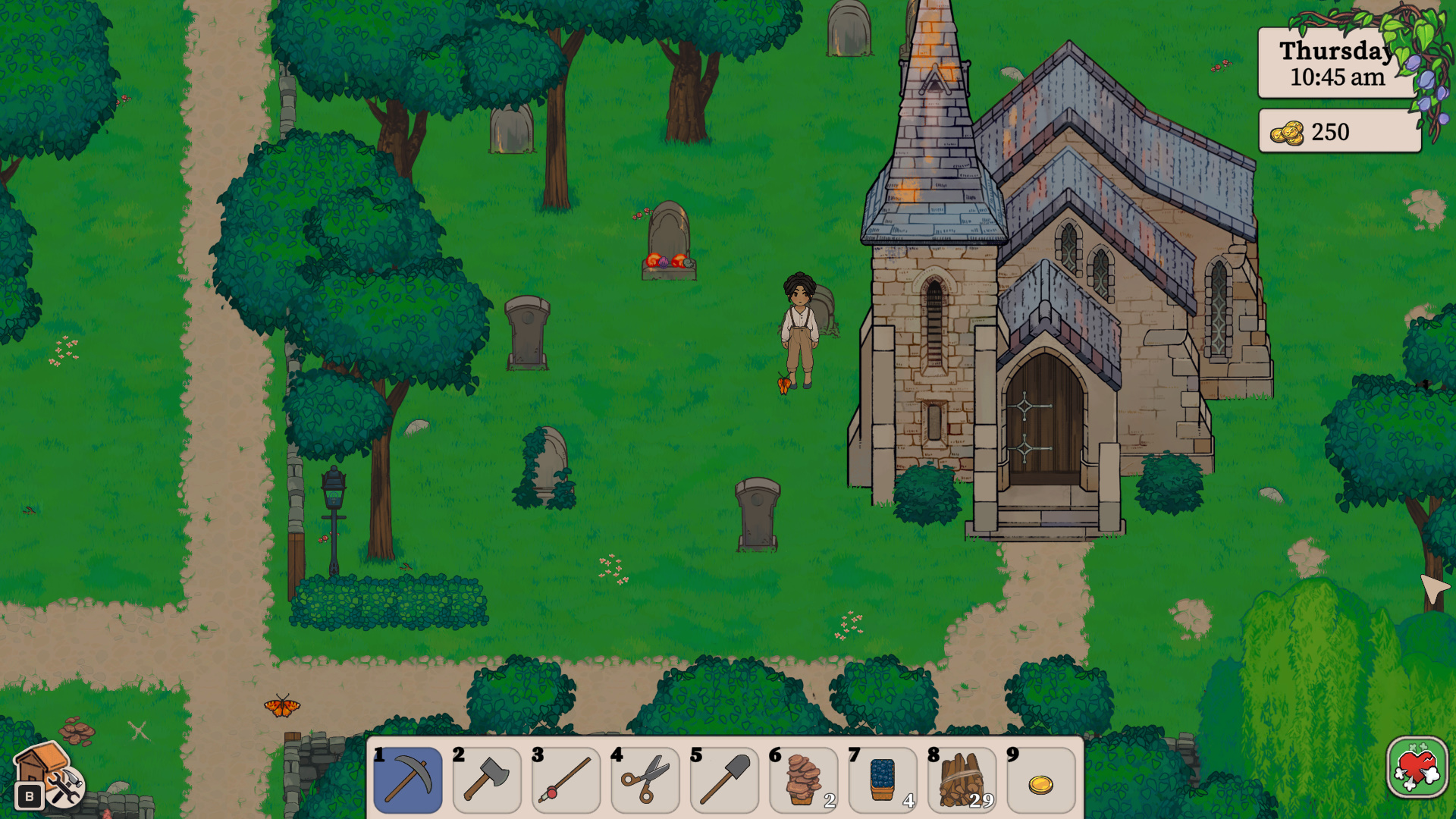Select the gold coin in slot 9
The height and width of the screenshot is (819, 1456).
pyautogui.click(x=1041, y=781)
